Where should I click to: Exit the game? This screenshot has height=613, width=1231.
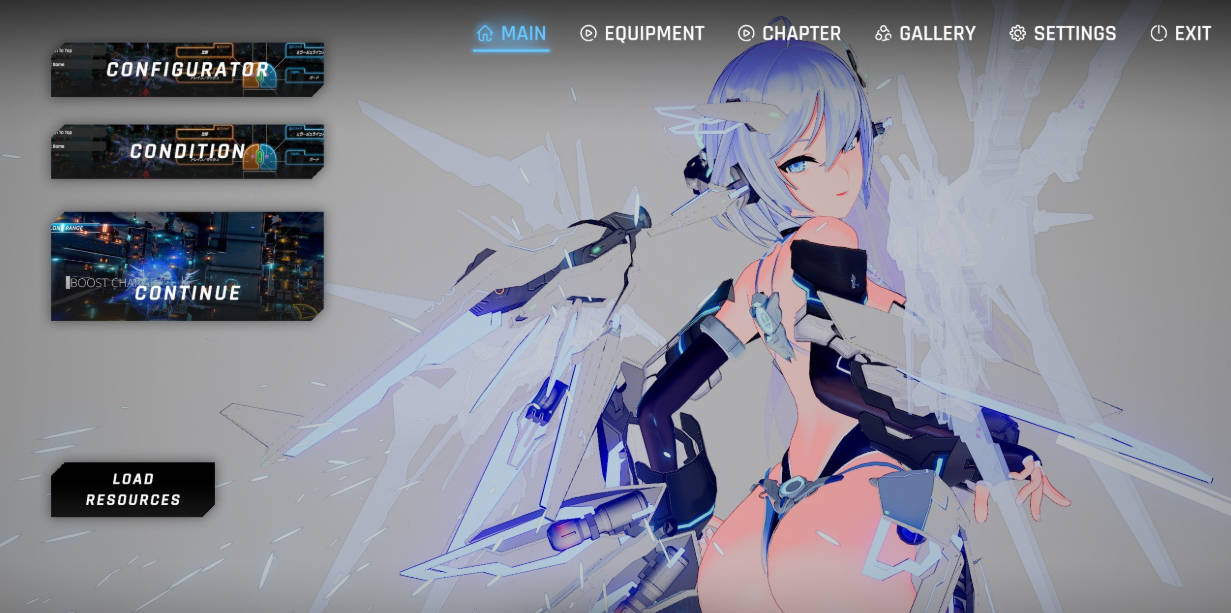pyautogui.click(x=1181, y=33)
